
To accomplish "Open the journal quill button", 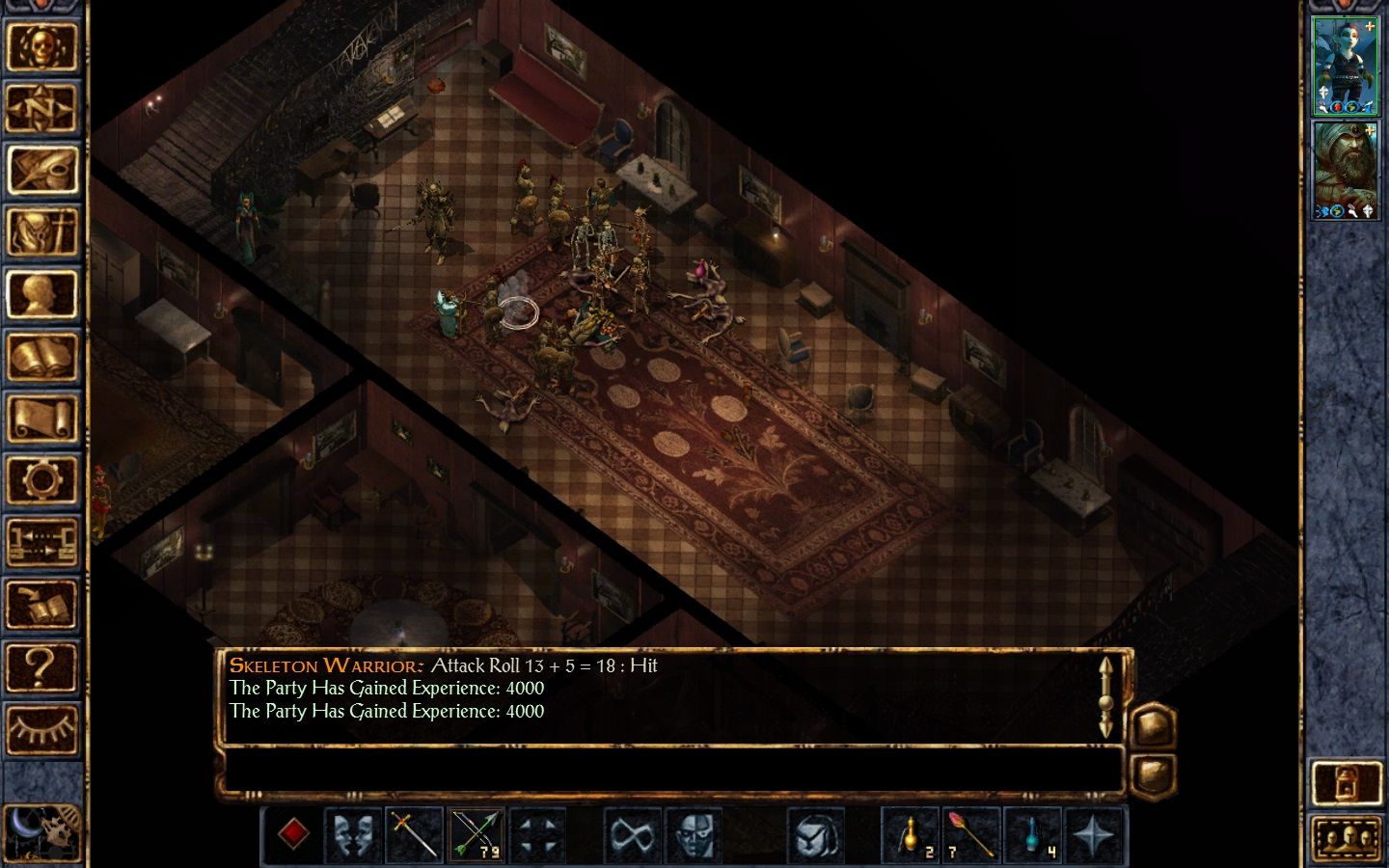I will [41, 170].
